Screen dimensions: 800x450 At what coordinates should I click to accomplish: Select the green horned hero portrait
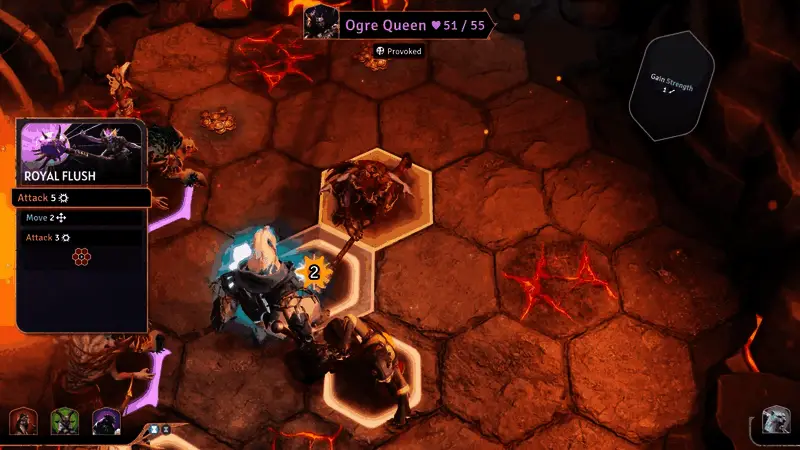tap(64, 422)
